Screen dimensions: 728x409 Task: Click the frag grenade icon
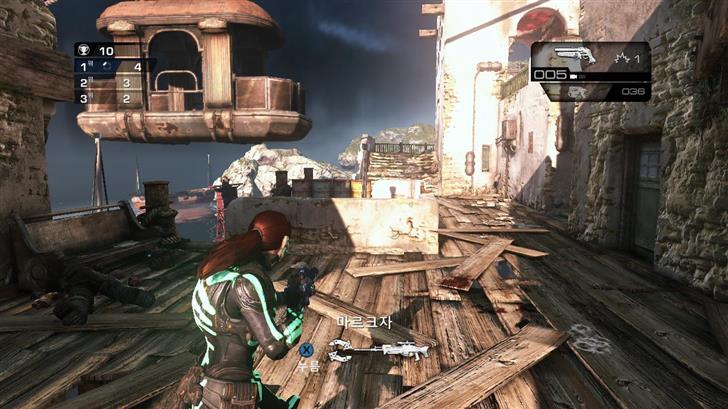pos(622,59)
